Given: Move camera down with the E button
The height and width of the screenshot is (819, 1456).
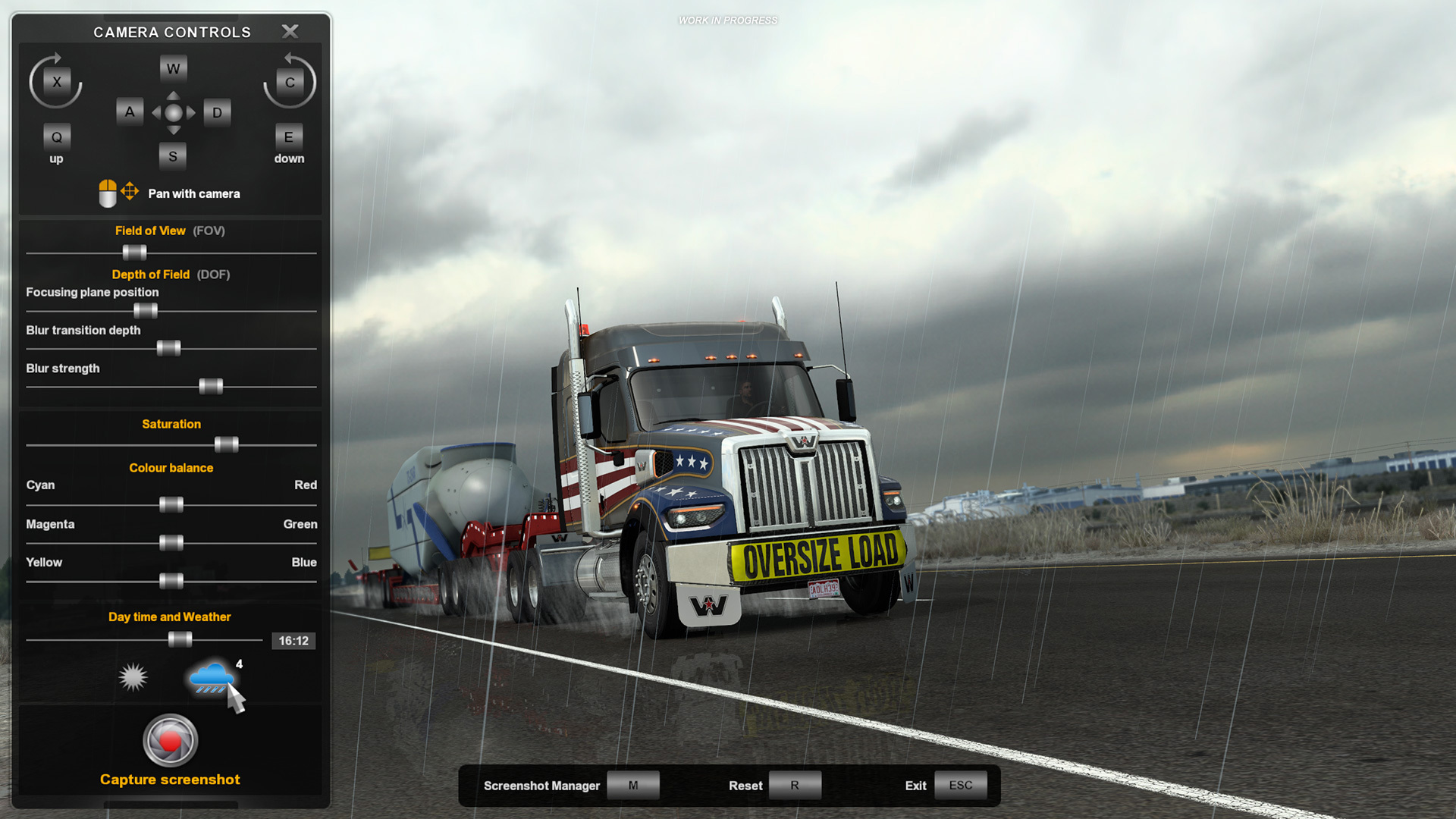Looking at the screenshot, I should coord(288,137).
